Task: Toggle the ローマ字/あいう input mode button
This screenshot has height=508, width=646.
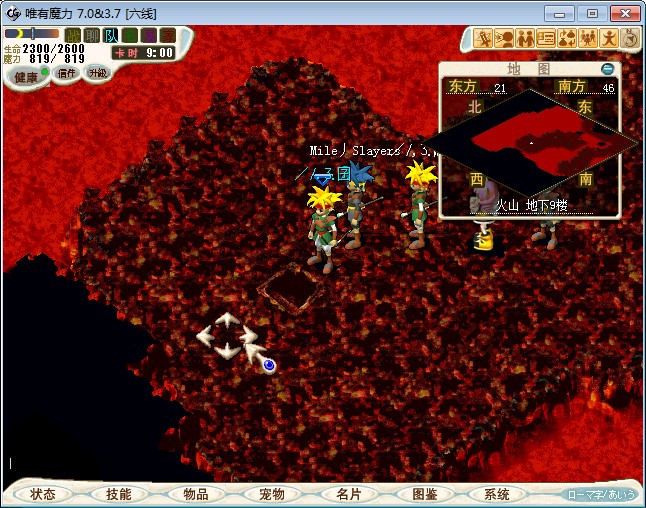Action: [601, 494]
